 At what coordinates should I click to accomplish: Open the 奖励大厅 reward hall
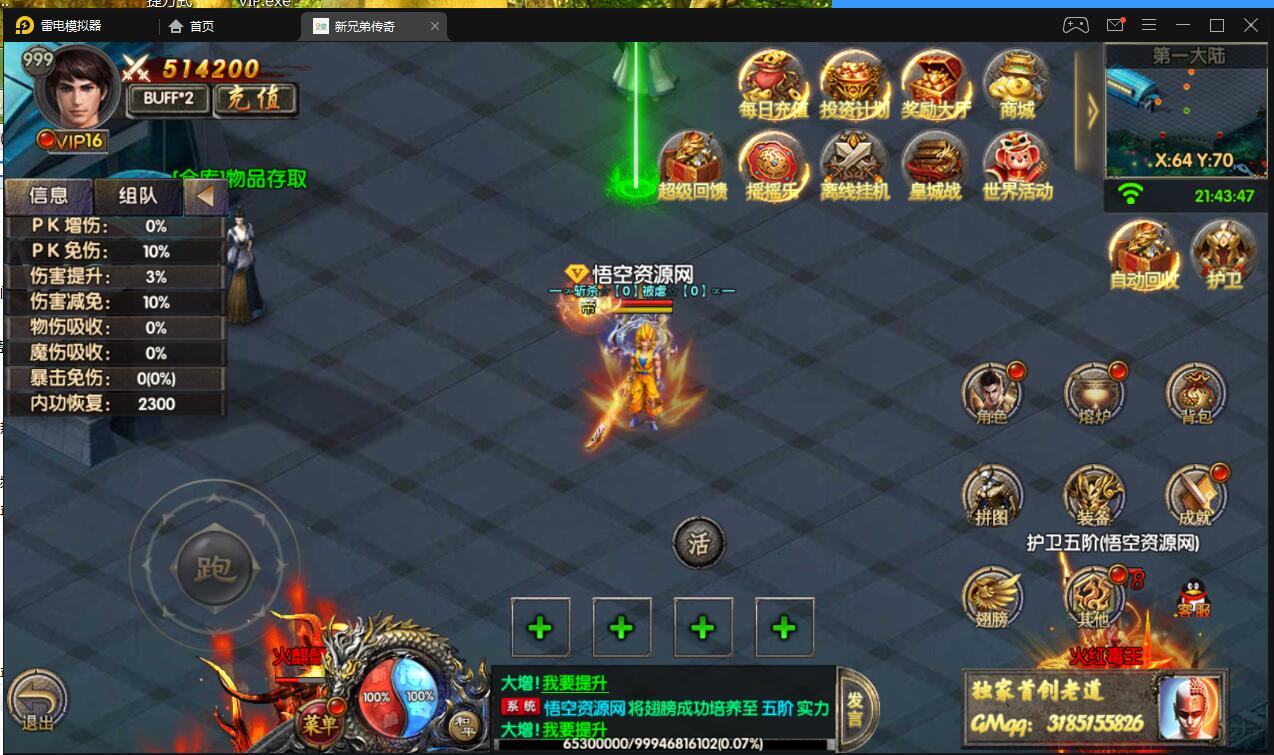pos(935,83)
